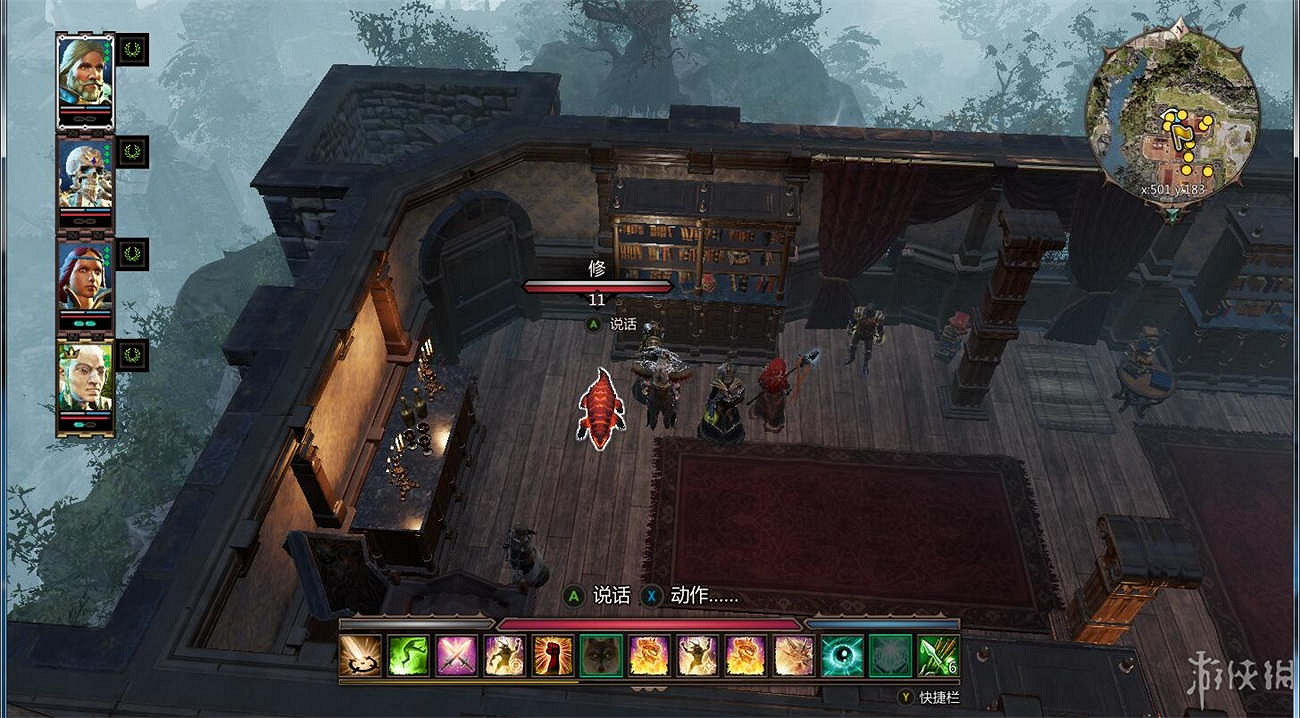Switch to the crowned pale elf portrait
Screen dimensions: 1300x718
click(x=85, y=379)
